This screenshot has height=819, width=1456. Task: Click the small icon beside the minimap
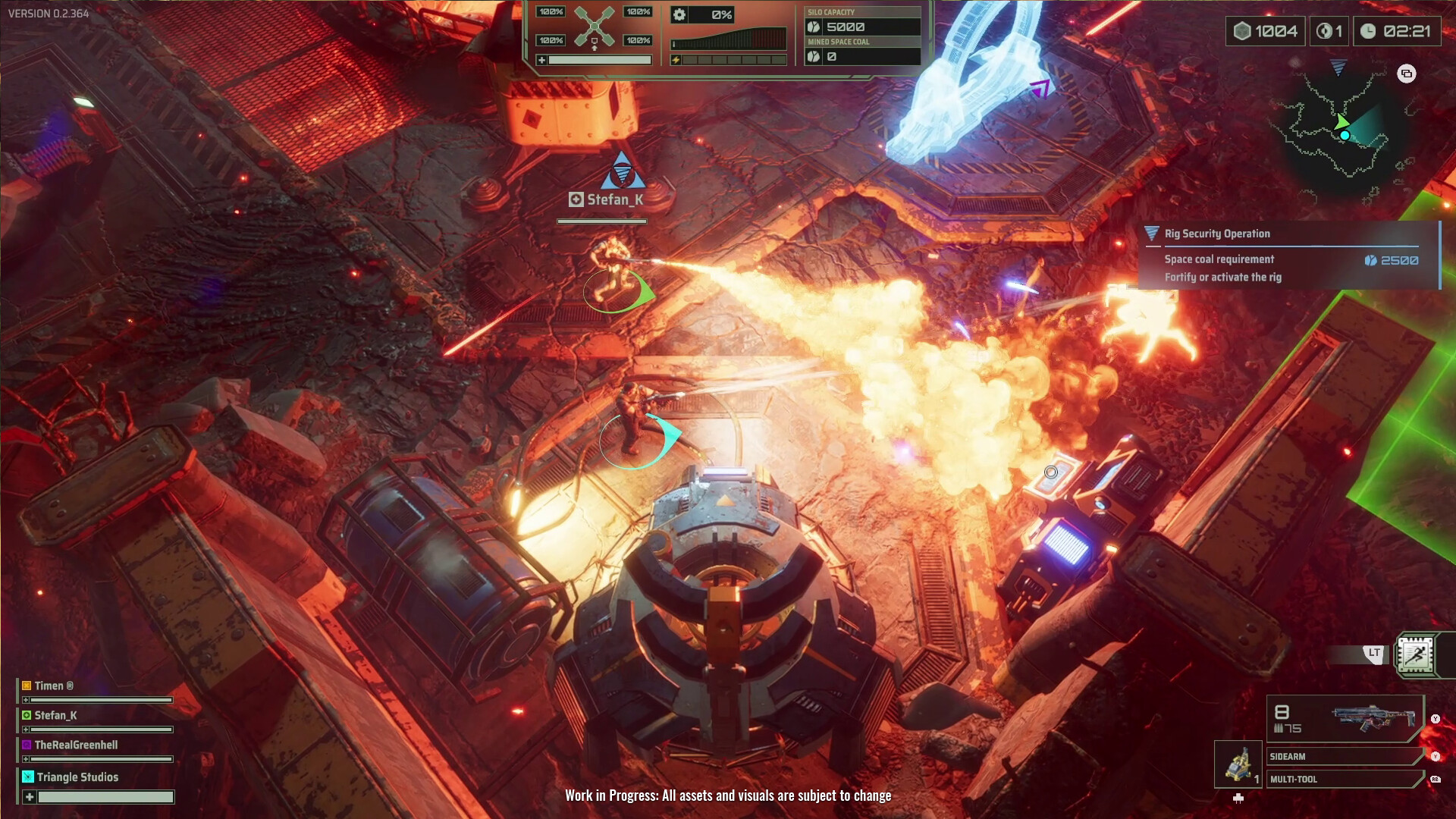(1407, 74)
